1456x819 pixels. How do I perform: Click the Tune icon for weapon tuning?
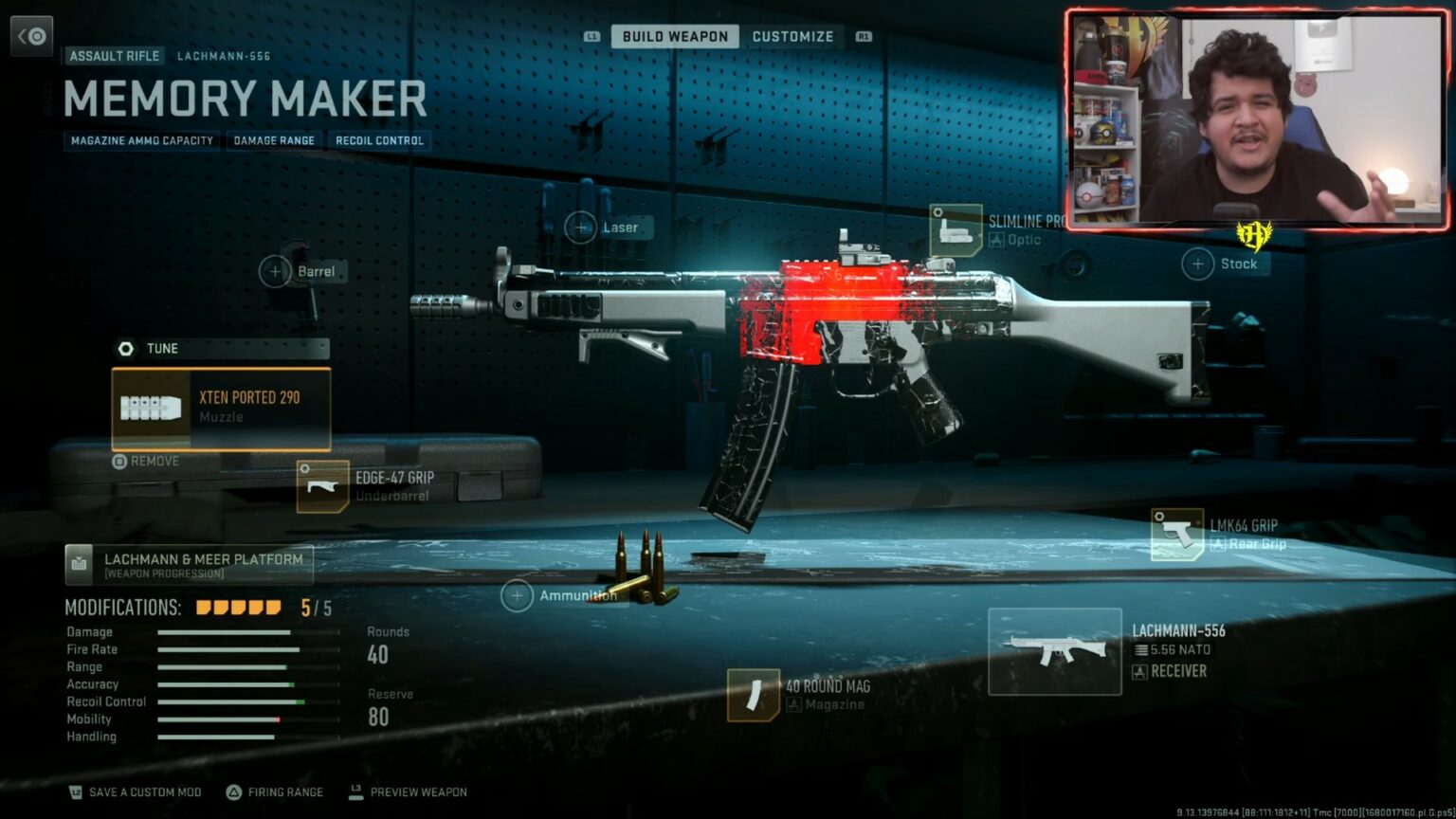(125, 348)
